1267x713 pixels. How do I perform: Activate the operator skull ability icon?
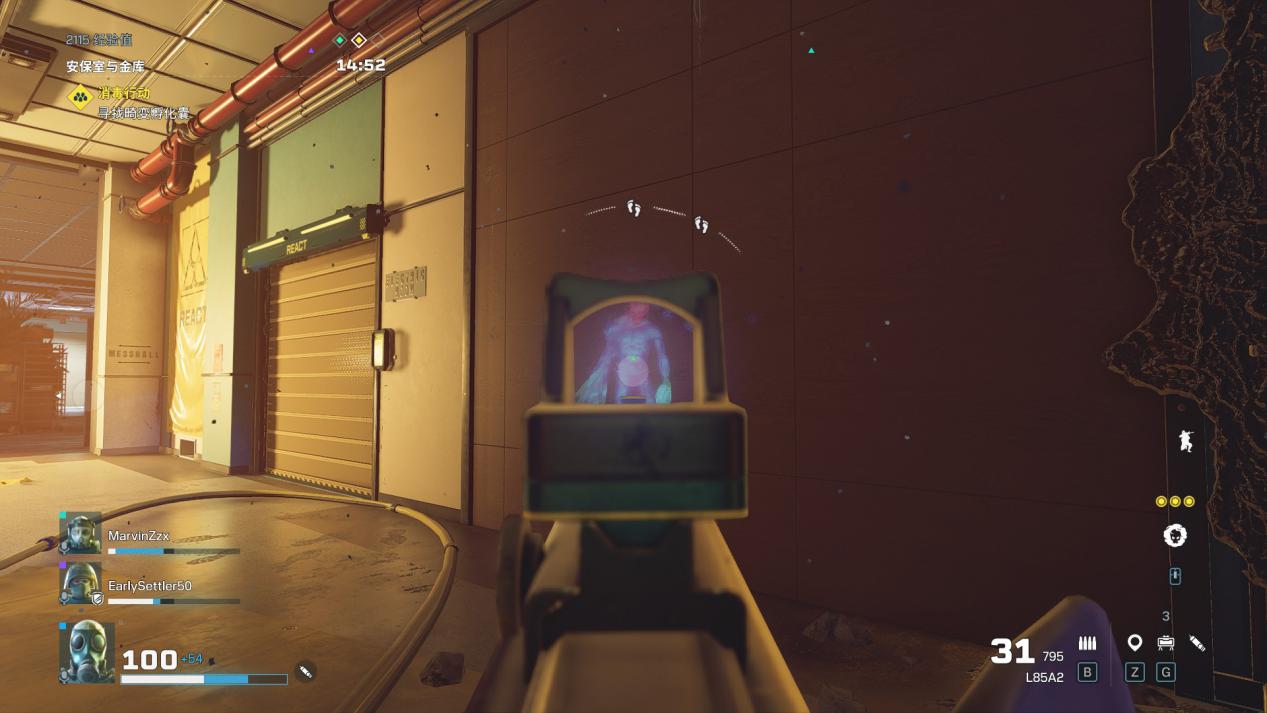(x=1175, y=535)
